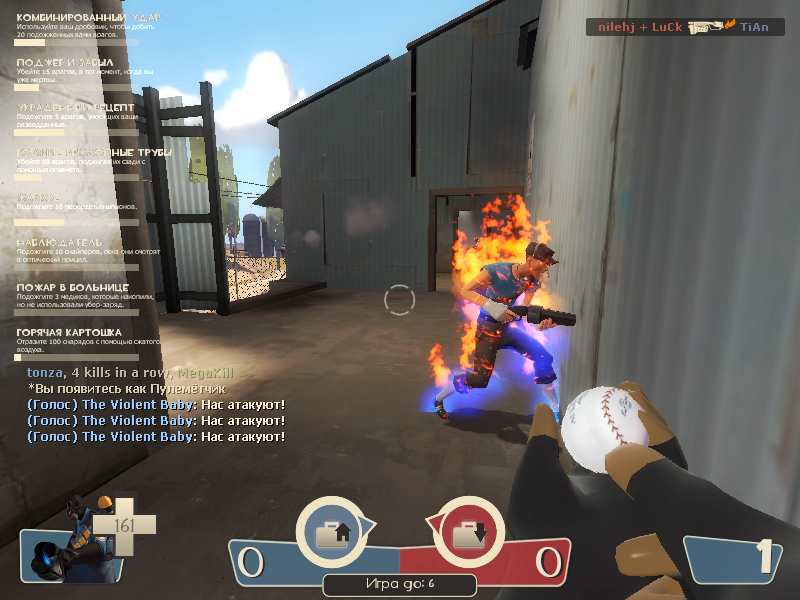Click the red team intelligence briefcase icon
Viewport: 800px width, 600px height.
(x=467, y=534)
